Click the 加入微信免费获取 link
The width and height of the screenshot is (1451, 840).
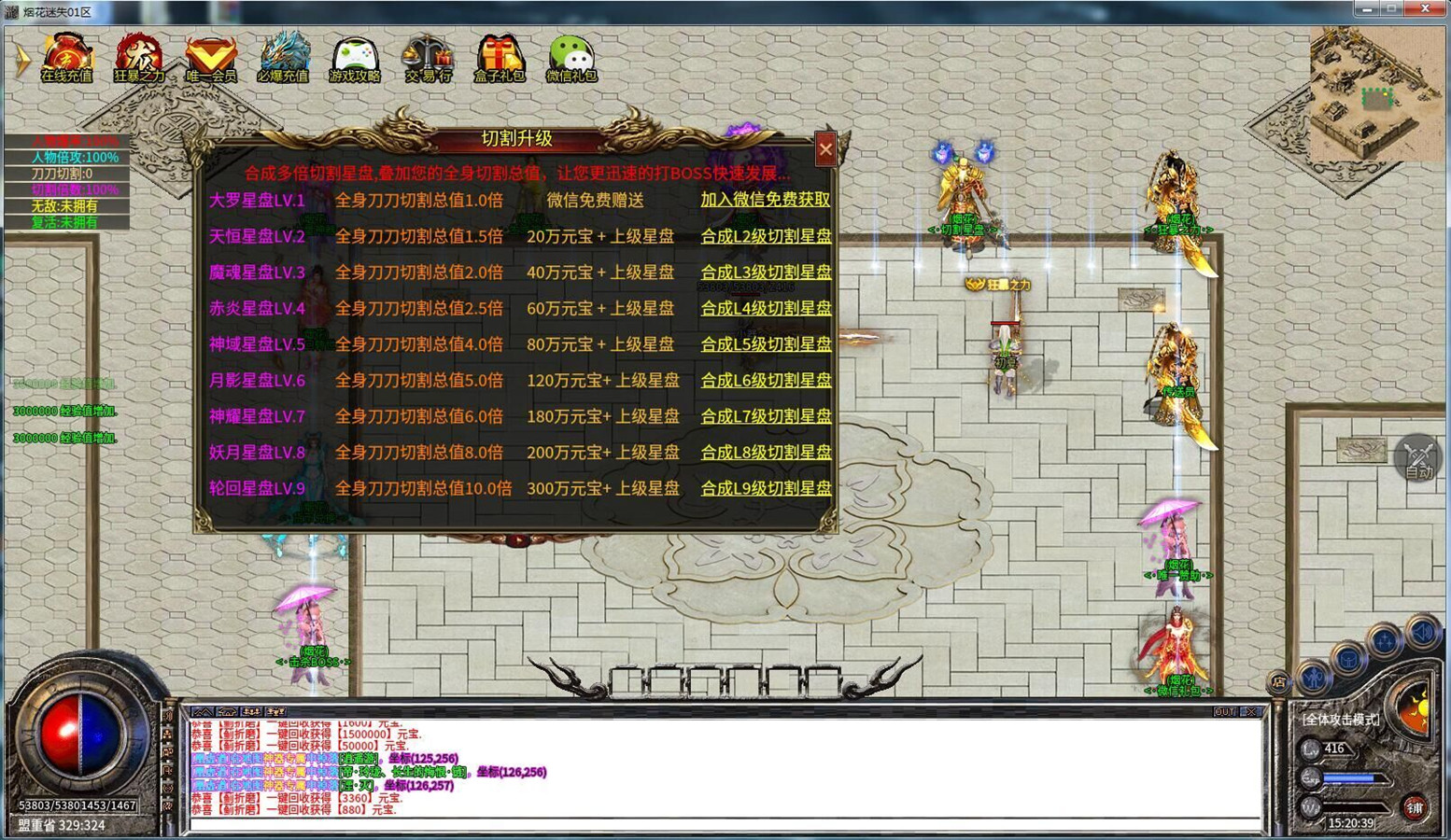[765, 200]
